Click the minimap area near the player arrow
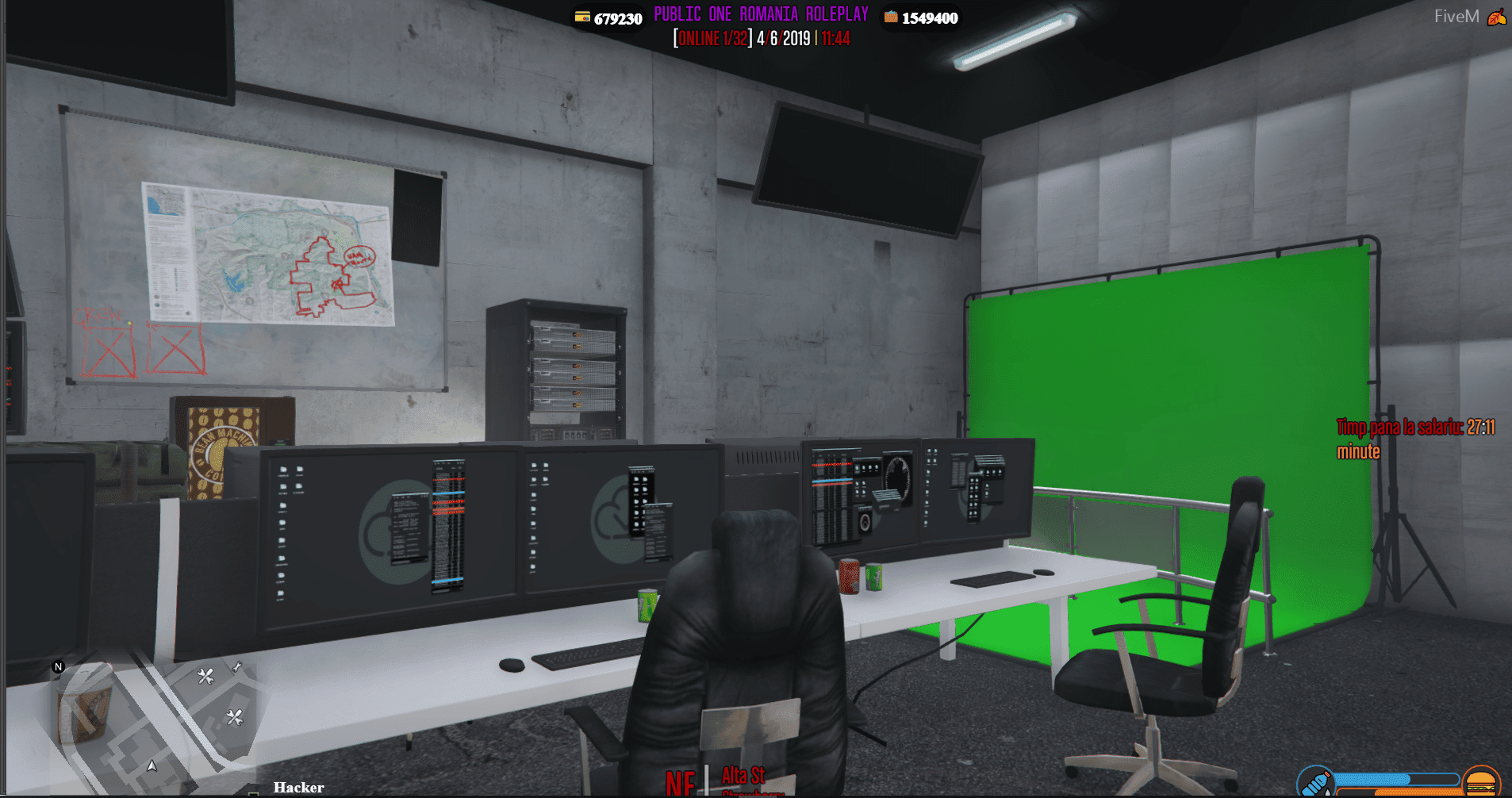 [155, 758]
